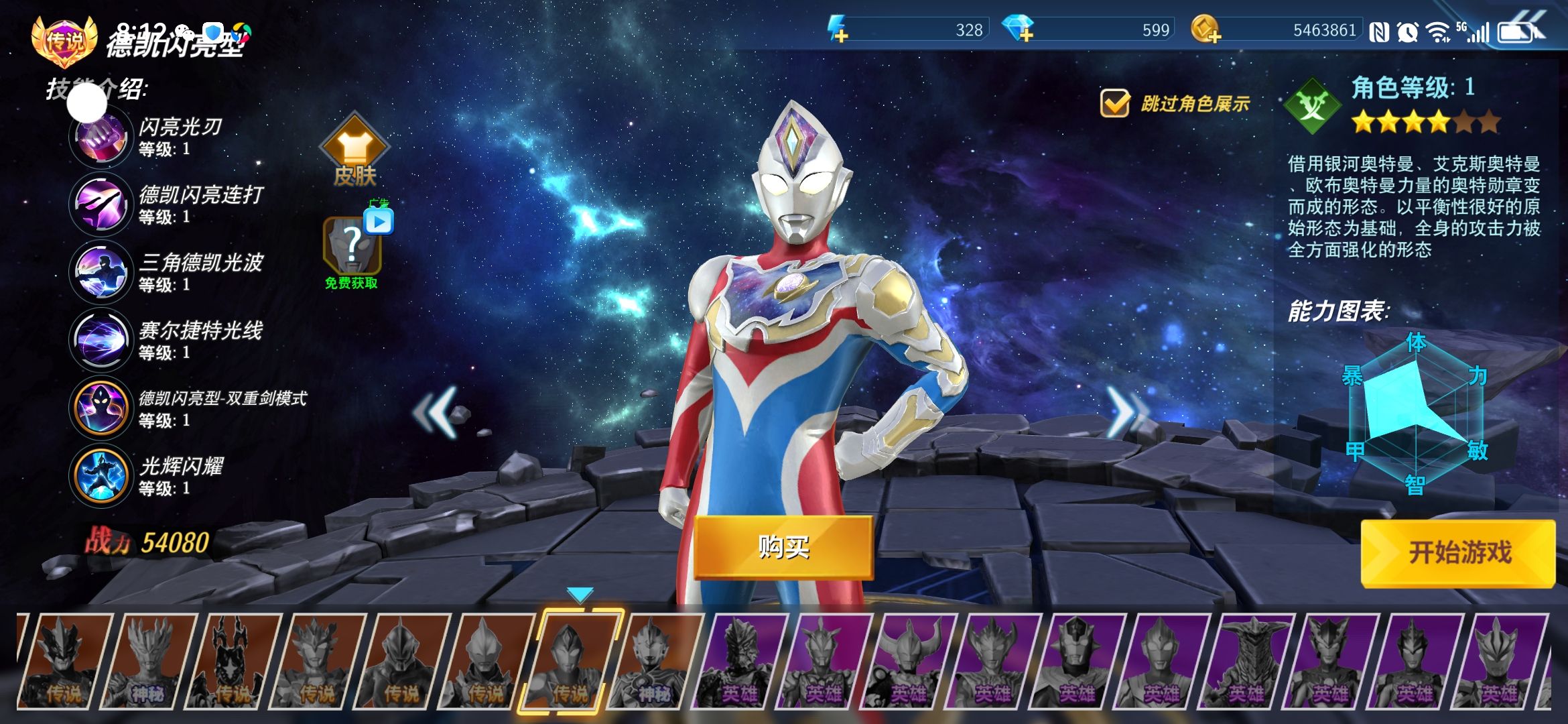Show the previous character with left arrow
Image resolution: width=1568 pixels, height=724 pixels.
[436, 412]
